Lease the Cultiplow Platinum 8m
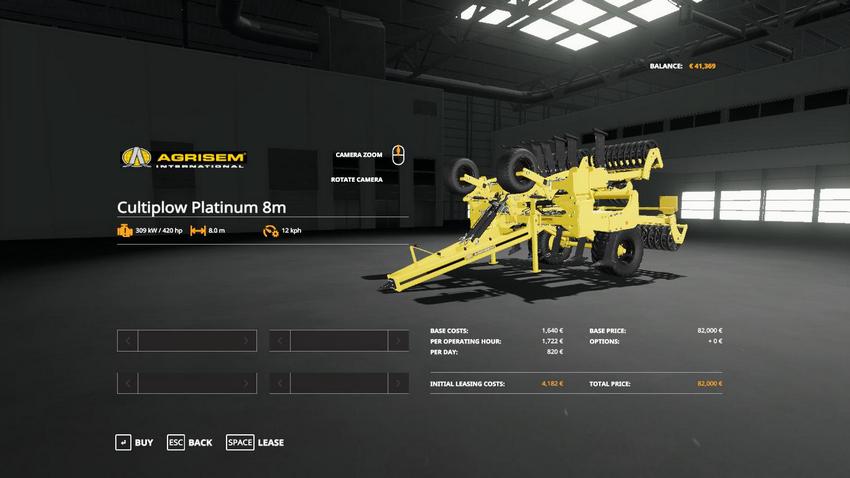The image size is (850, 478). (255, 442)
